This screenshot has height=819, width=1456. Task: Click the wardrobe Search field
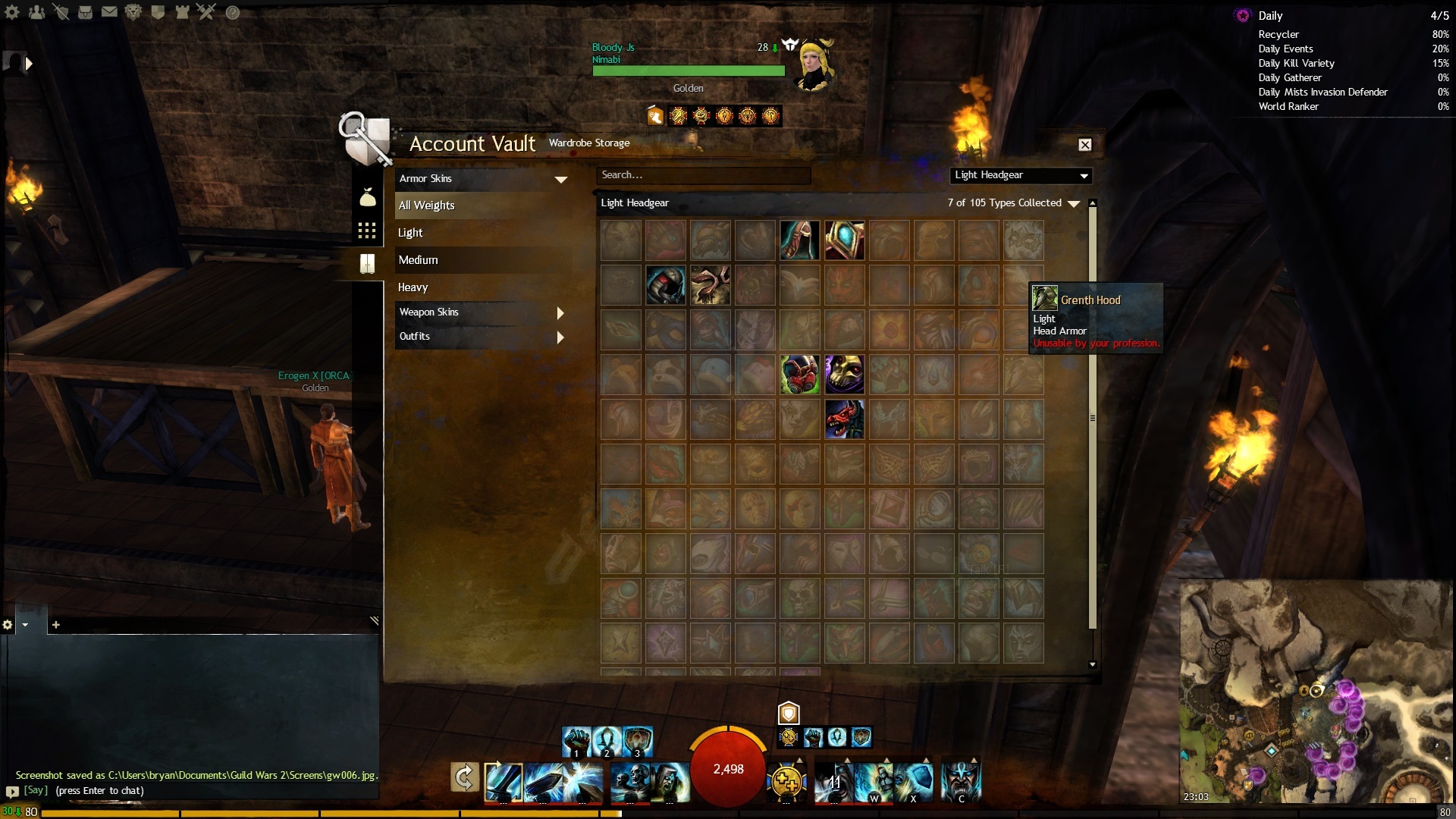tap(703, 175)
